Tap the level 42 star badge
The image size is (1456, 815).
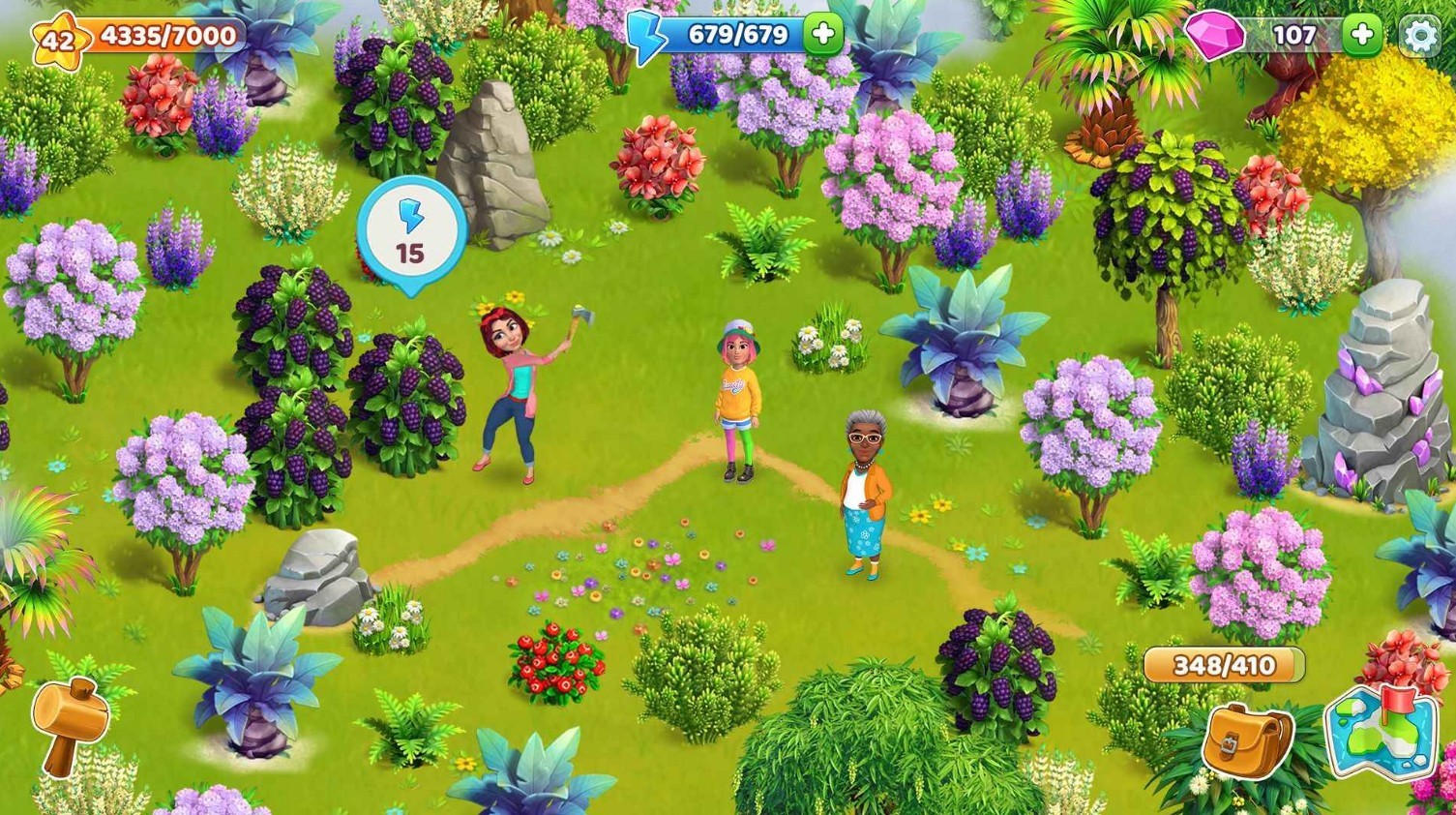pyautogui.click(x=56, y=40)
